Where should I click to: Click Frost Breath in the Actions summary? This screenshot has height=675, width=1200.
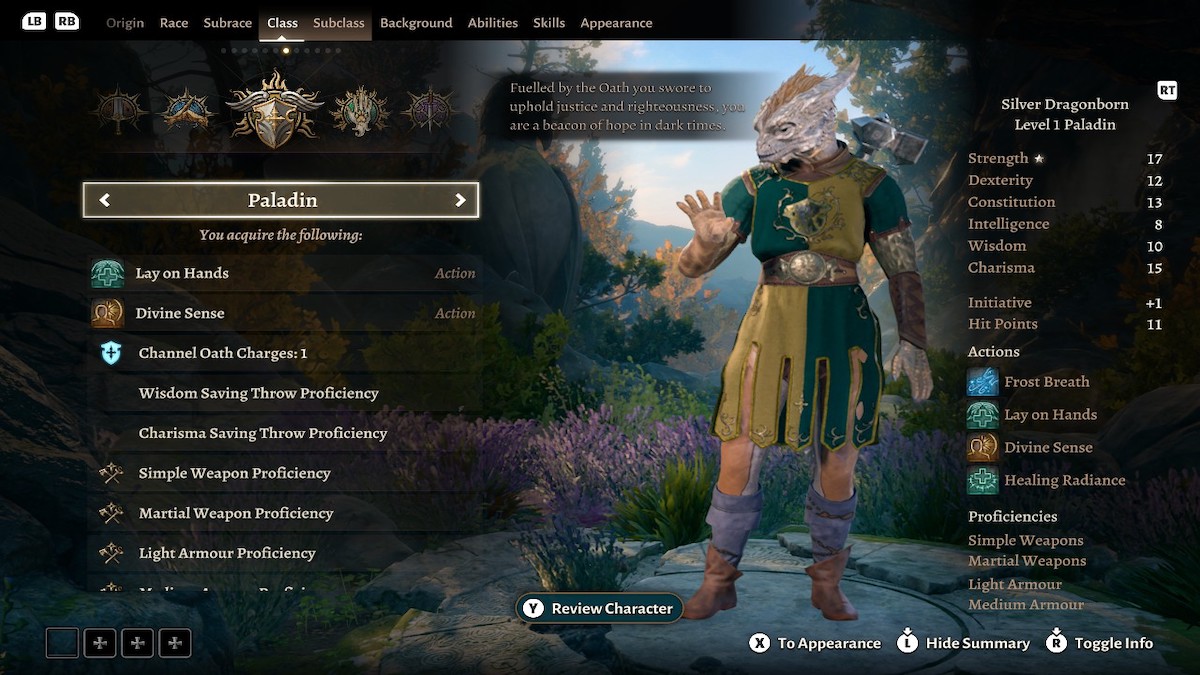1046,381
